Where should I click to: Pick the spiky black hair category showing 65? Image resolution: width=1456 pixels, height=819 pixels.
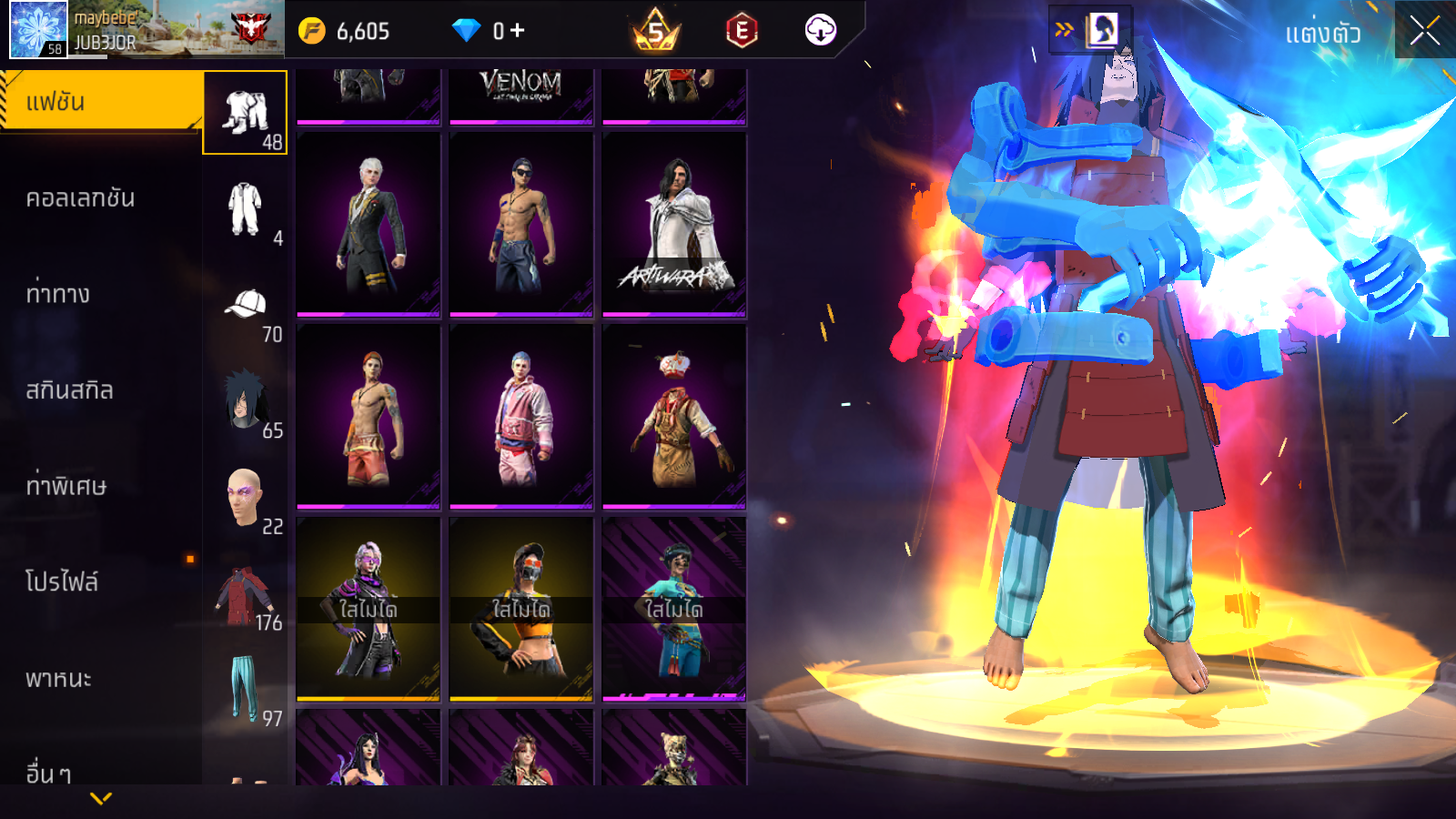tap(245, 401)
